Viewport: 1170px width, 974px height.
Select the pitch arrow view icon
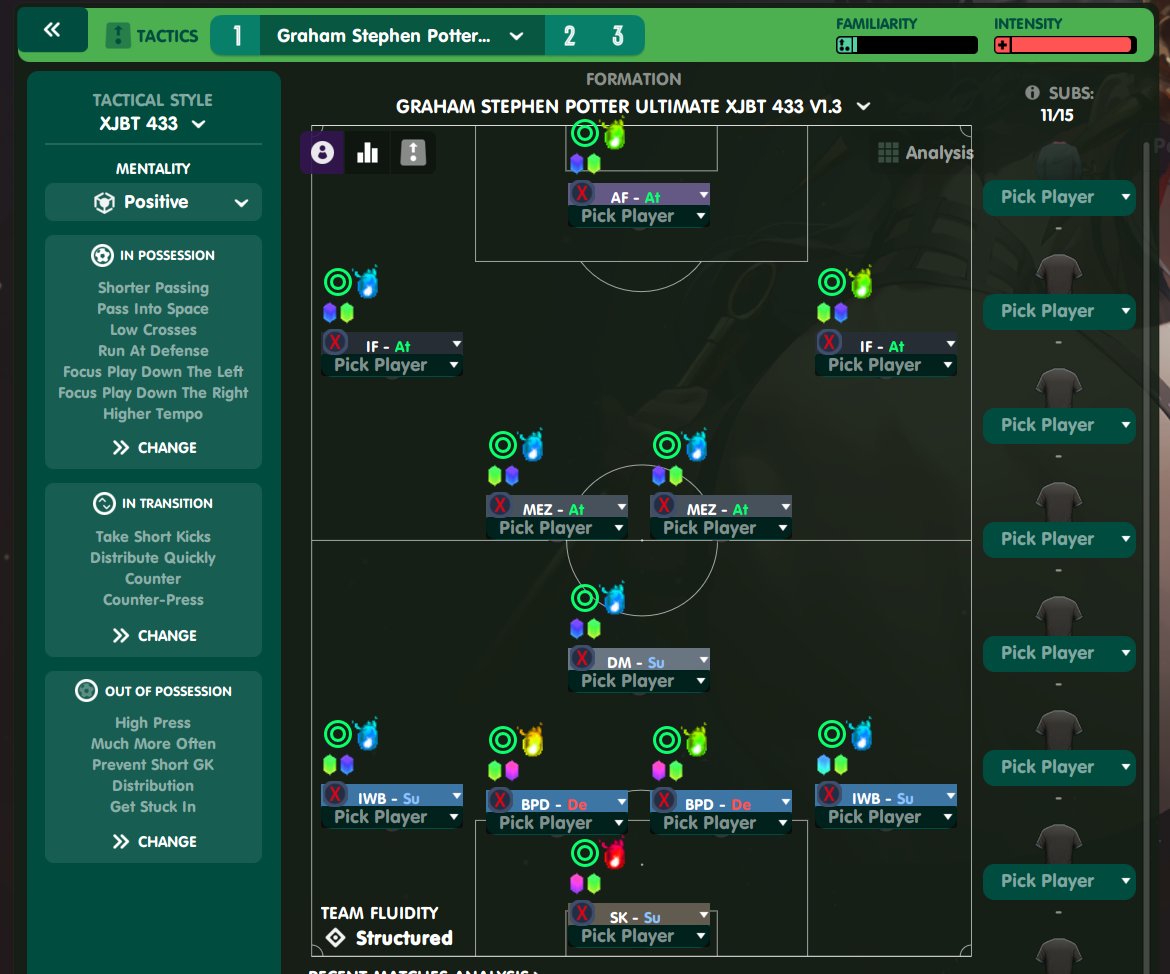coord(413,152)
